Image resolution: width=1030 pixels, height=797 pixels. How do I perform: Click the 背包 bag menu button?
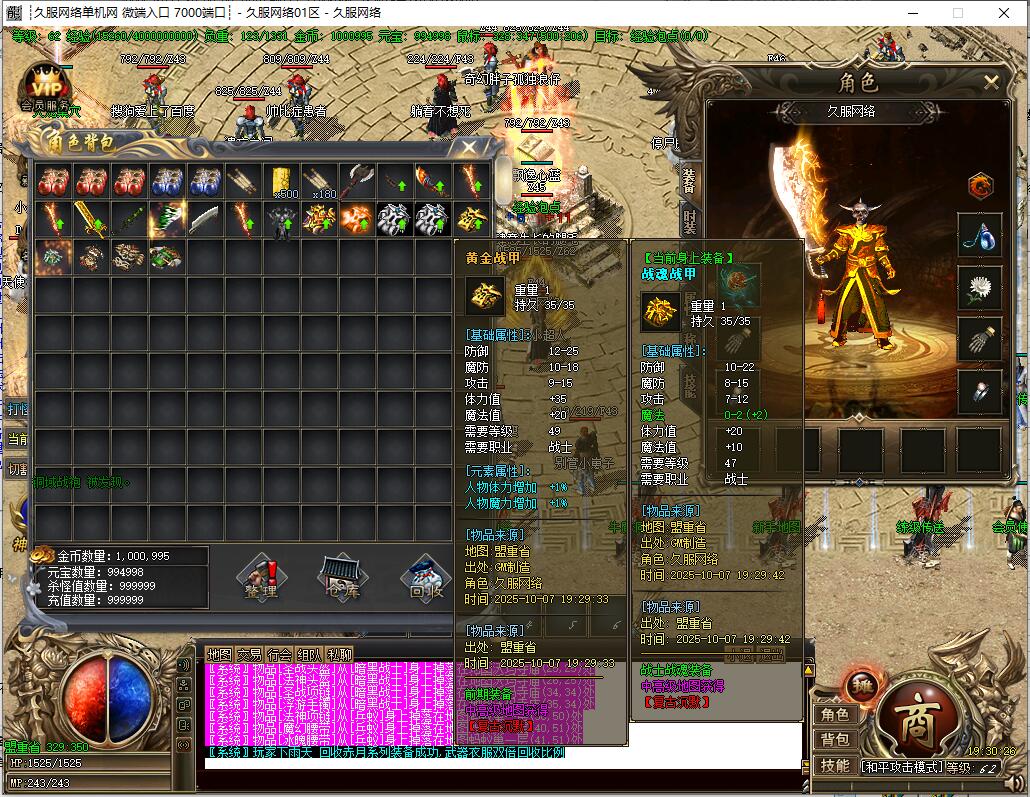click(835, 740)
